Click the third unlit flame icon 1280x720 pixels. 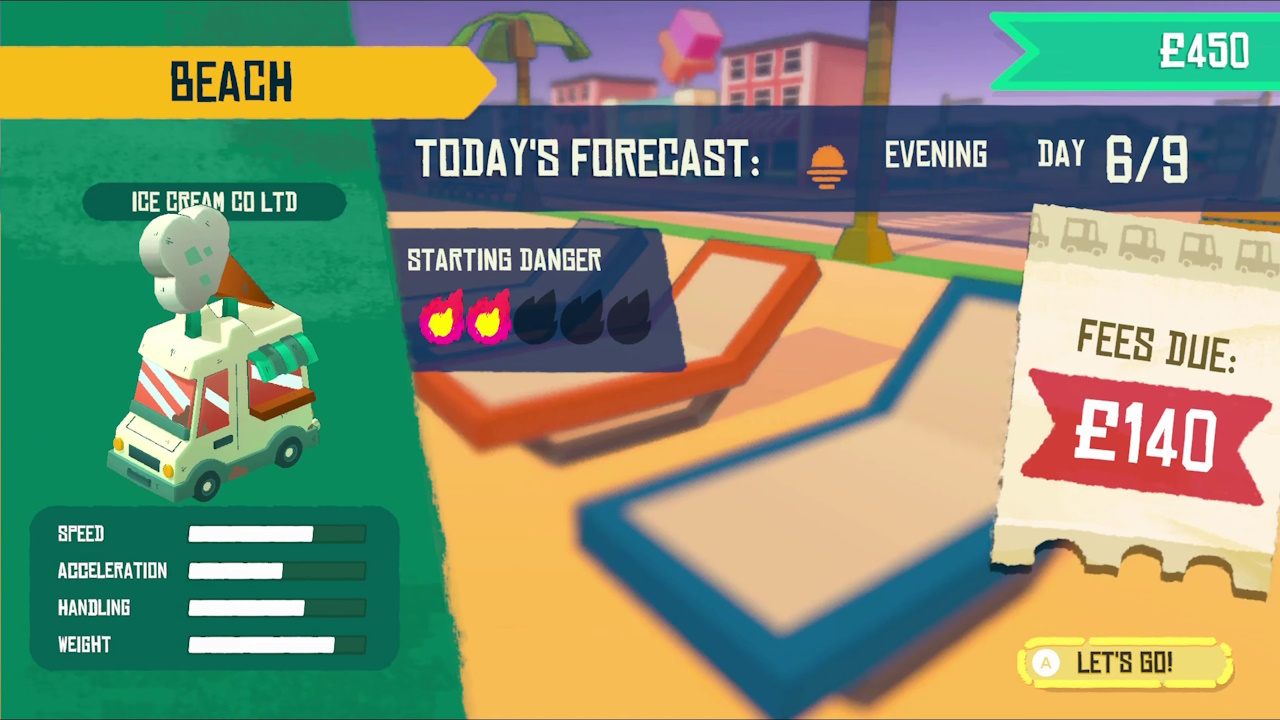click(535, 318)
